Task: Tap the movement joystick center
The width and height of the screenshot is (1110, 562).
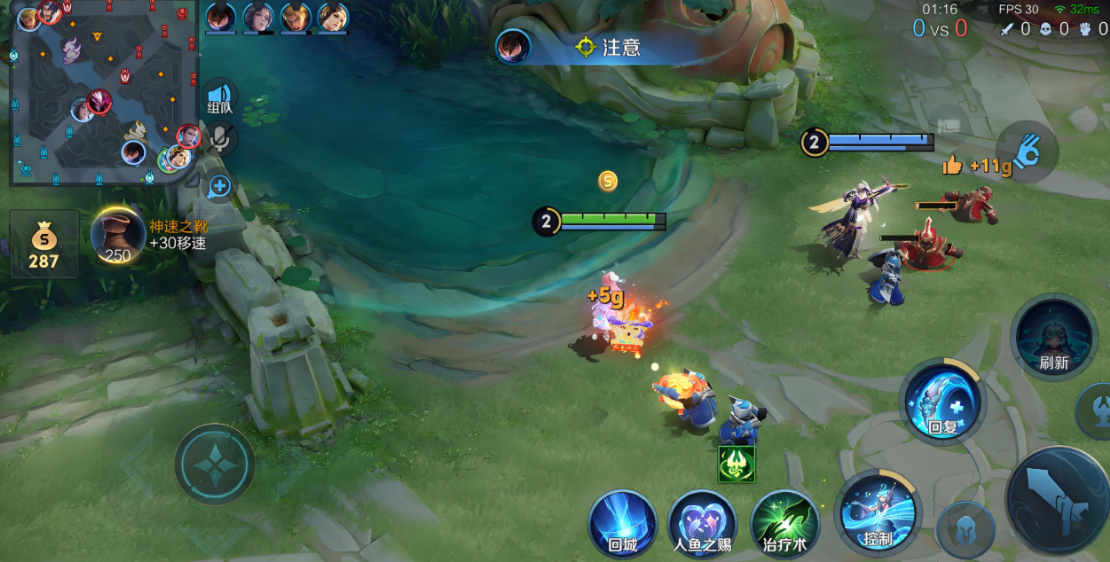Action: click(x=214, y=464)
